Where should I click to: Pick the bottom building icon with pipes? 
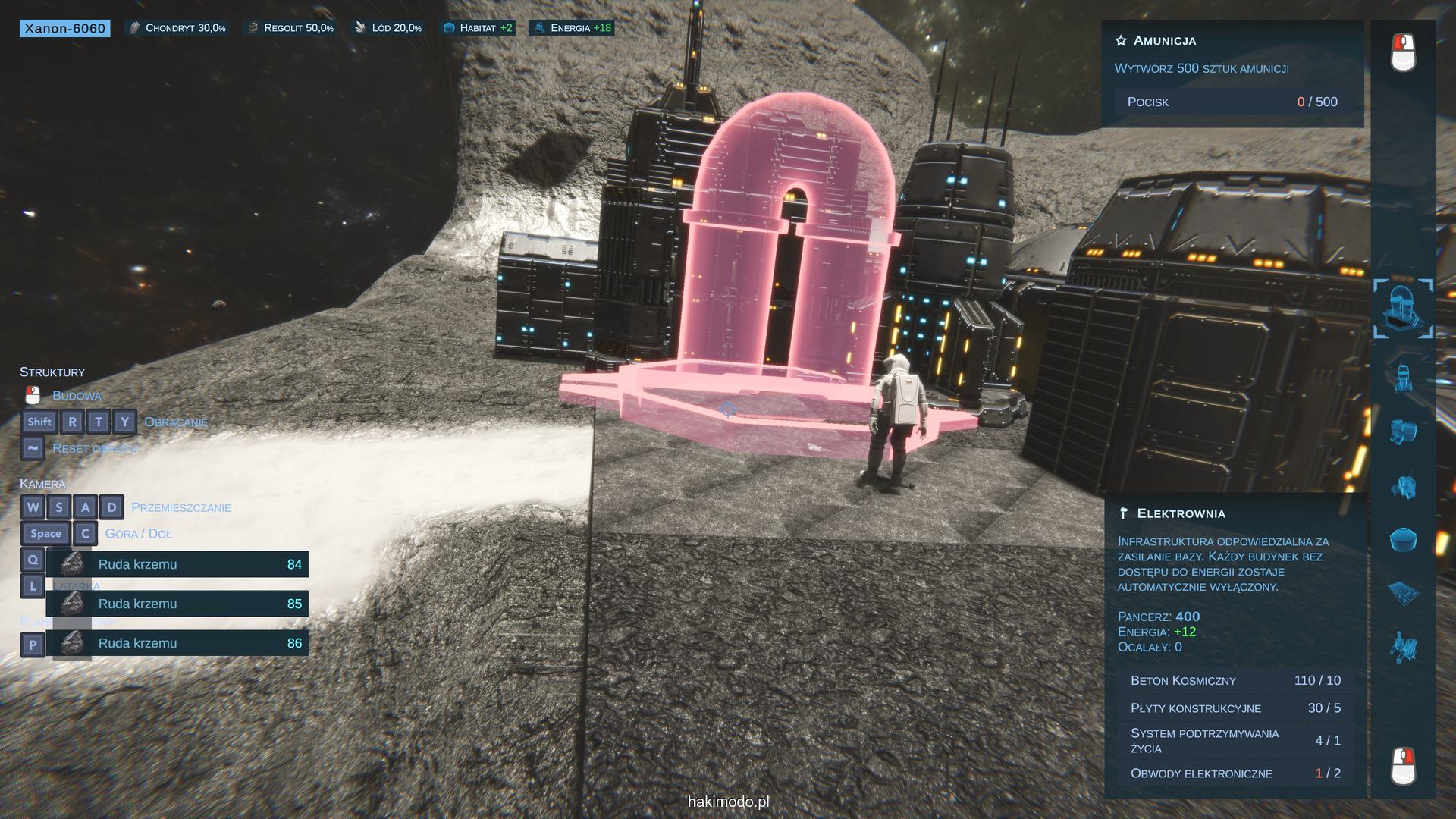tap(1403, 648)
